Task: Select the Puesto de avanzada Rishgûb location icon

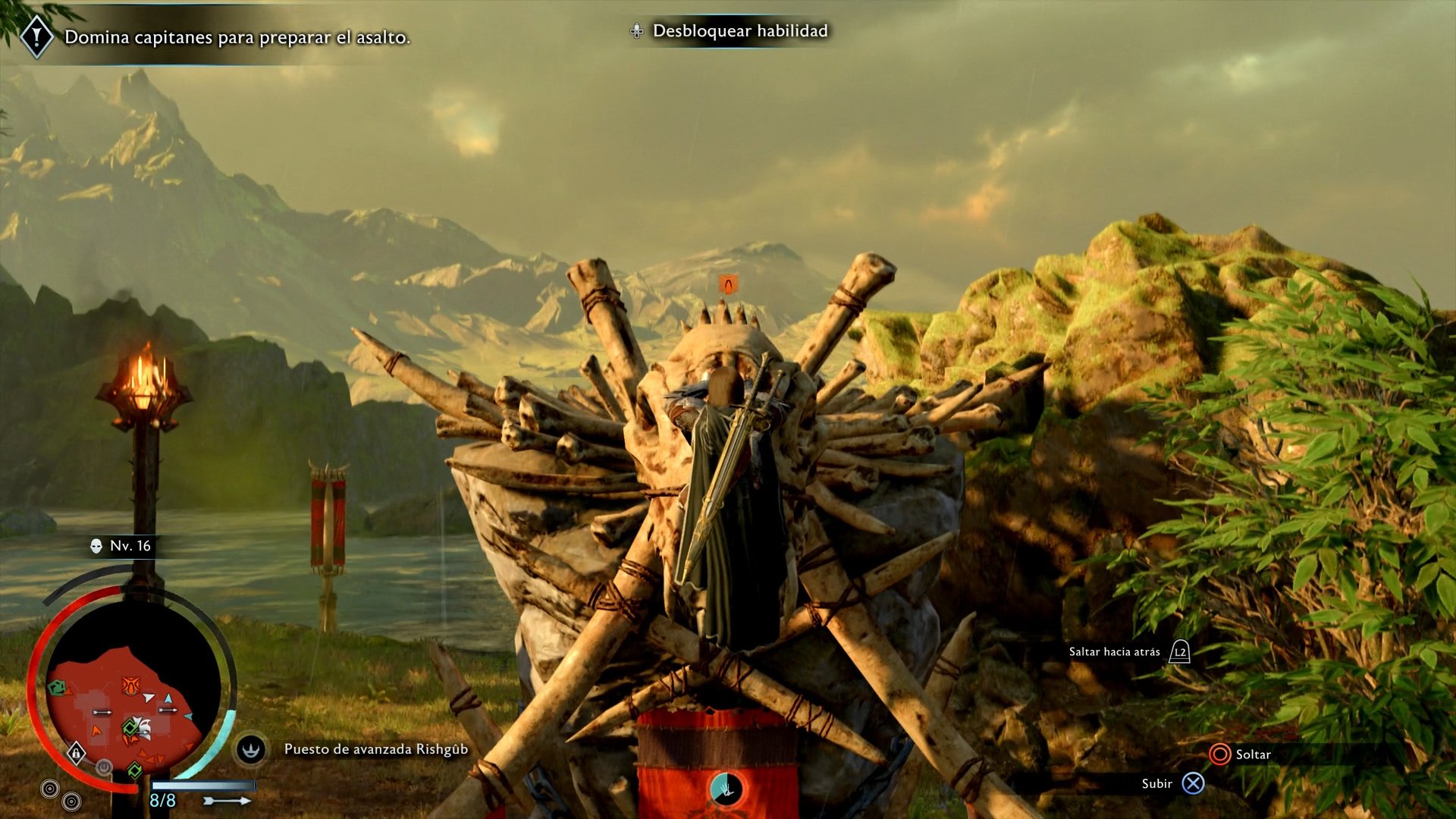Action: pyautogui.click(x=250, y=750)
